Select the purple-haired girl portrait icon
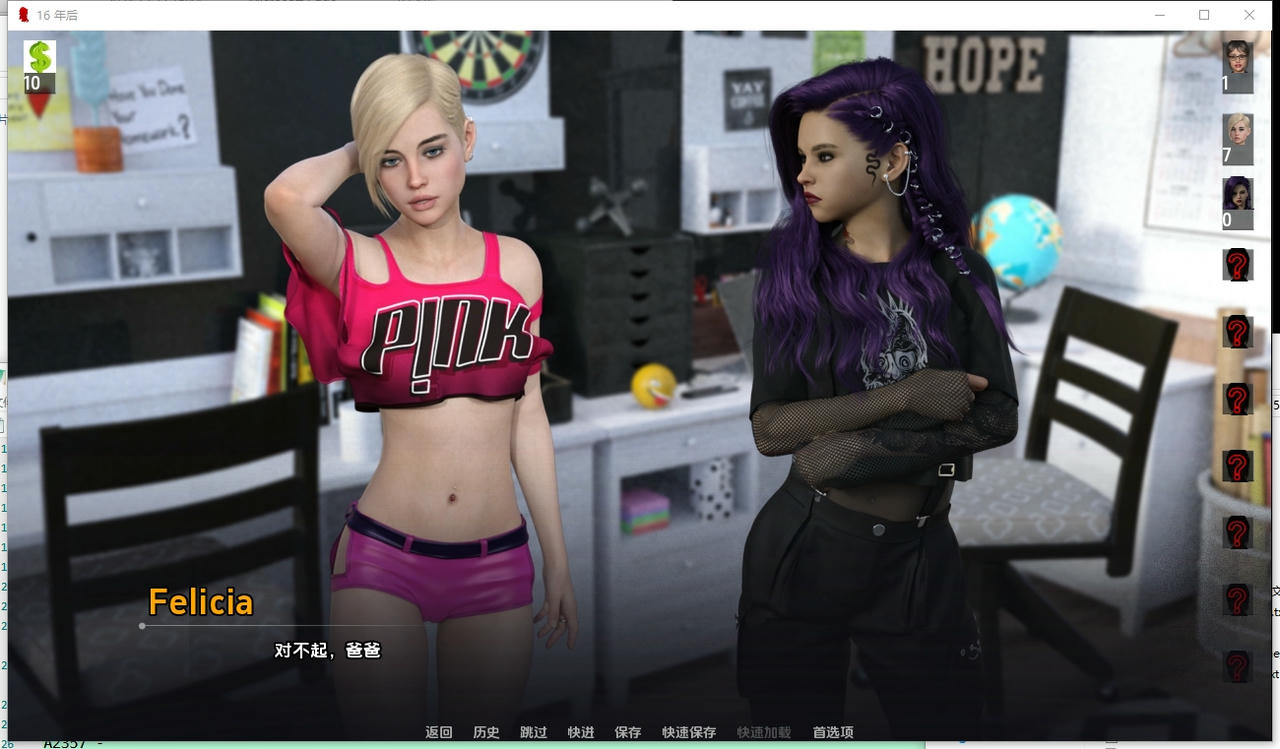Screen dimensions: 1280x749 coord(1238,194)
